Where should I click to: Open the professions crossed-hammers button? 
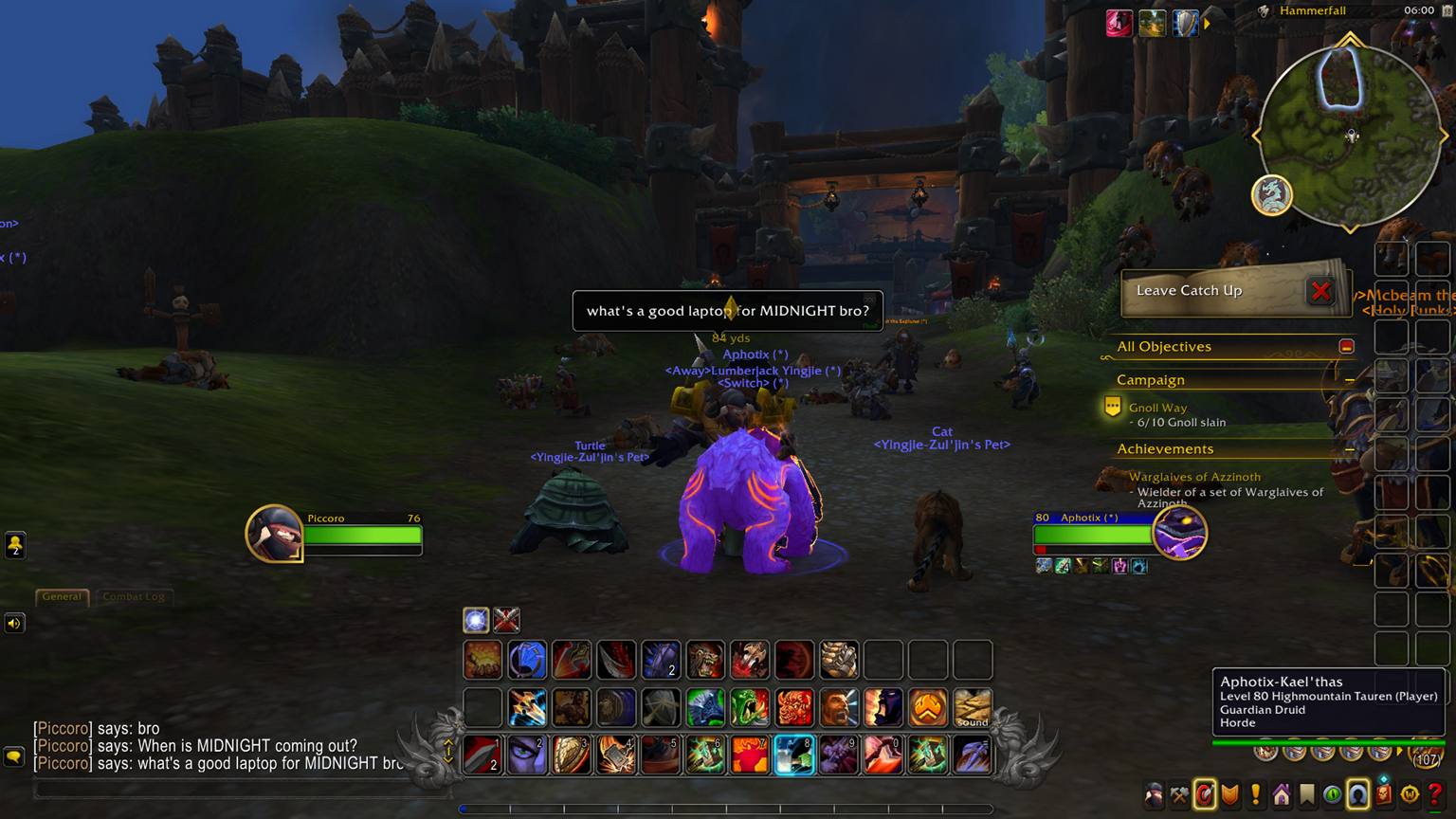(x=1179, y=794)
